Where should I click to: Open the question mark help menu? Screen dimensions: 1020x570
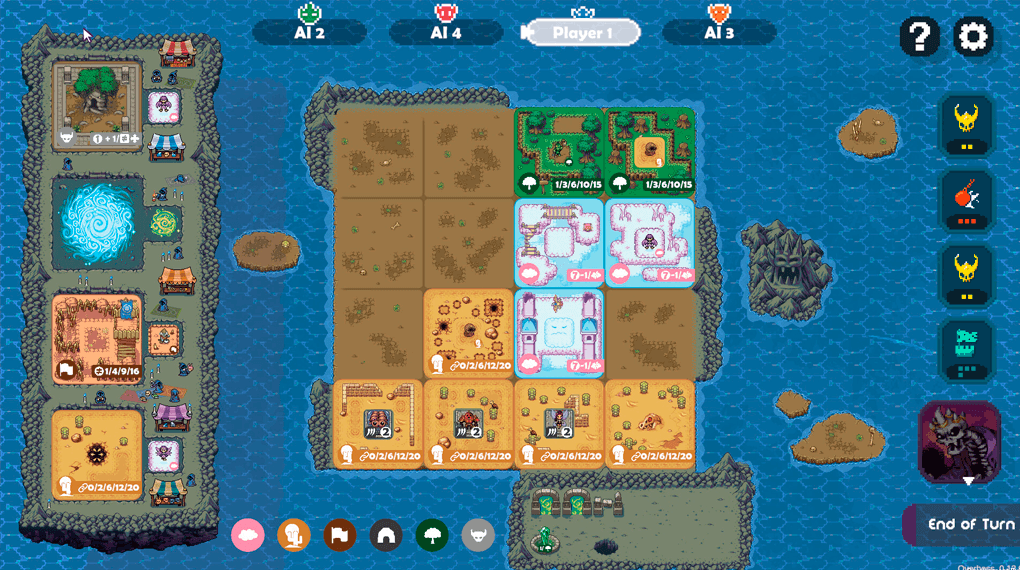click(x=919, y=37)
